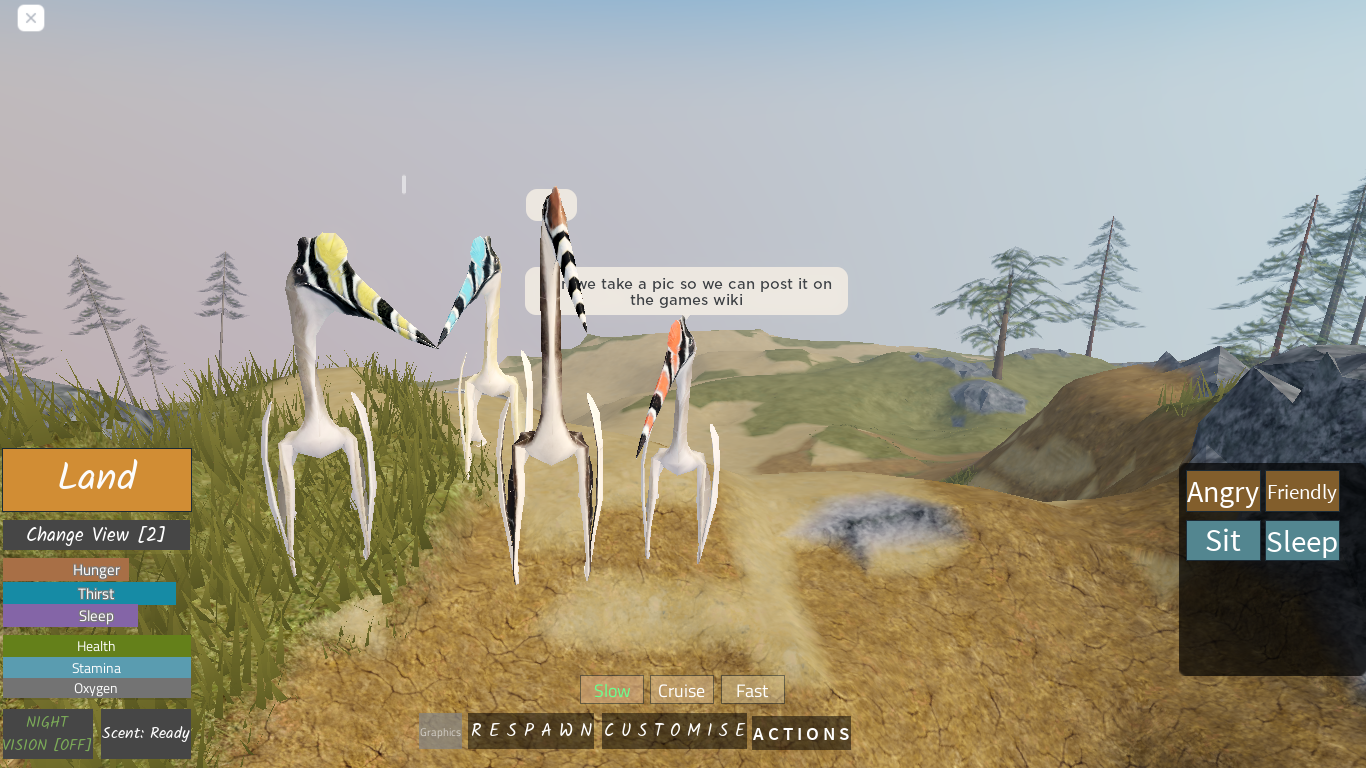Set mood to Angry

tap(1222, 491)
